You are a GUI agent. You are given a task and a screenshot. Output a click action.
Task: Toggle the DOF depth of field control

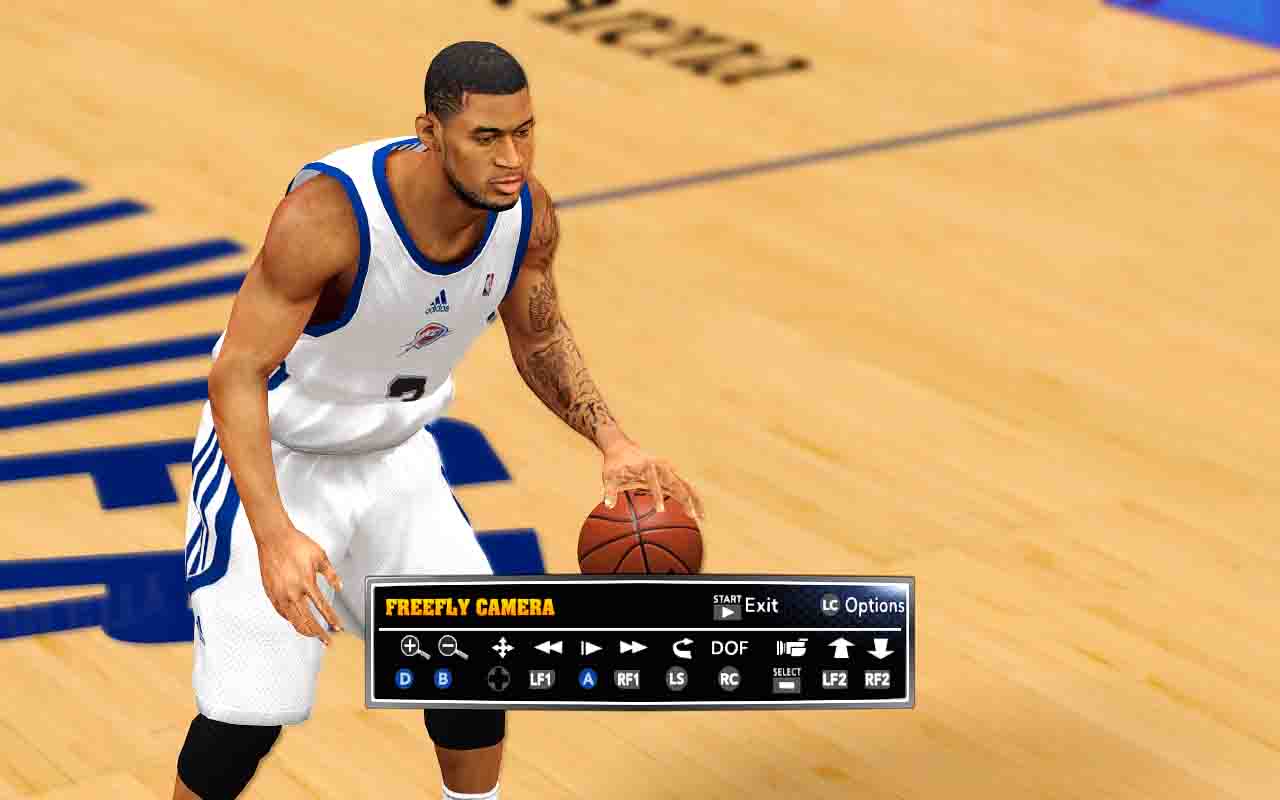(x=729, y=647)
